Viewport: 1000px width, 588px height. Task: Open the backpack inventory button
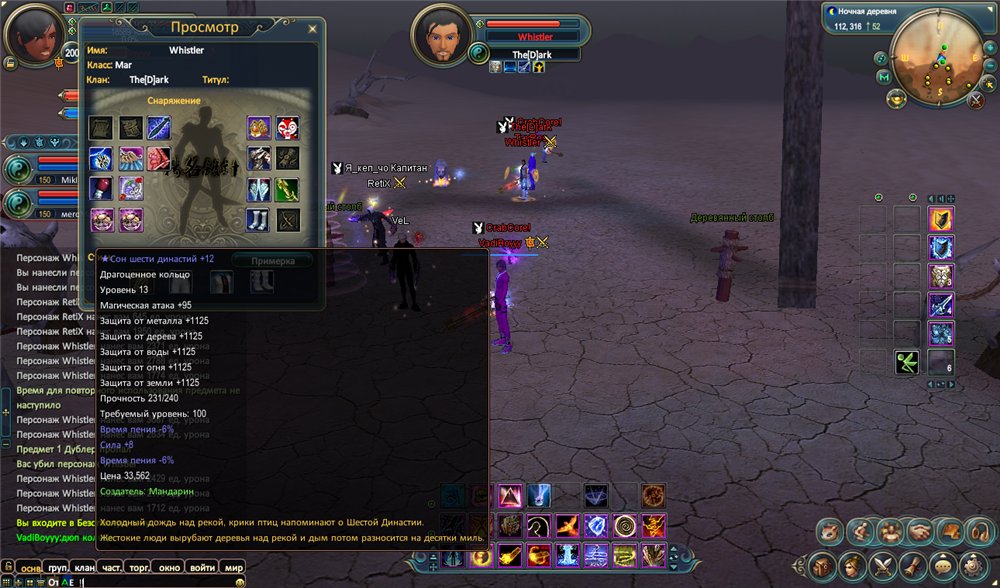(x=820, y=565)
